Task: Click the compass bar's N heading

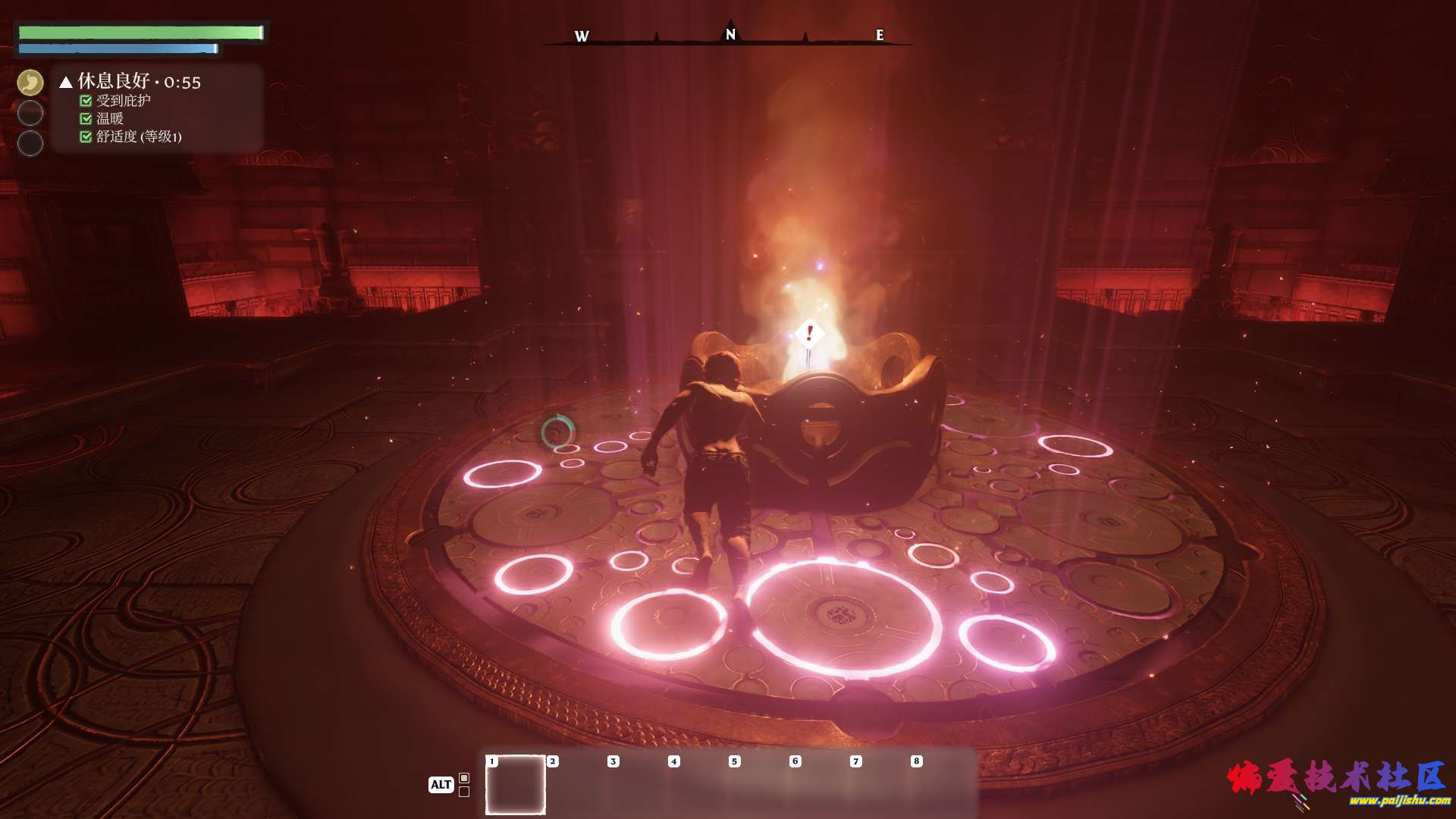Action: 730,34
